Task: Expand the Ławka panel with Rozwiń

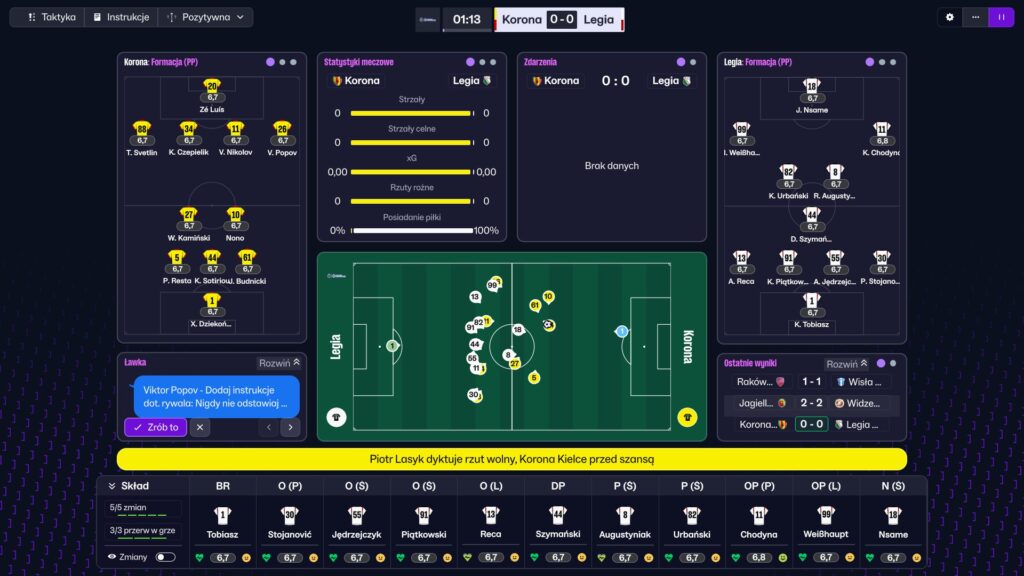Action: point(280,363)
